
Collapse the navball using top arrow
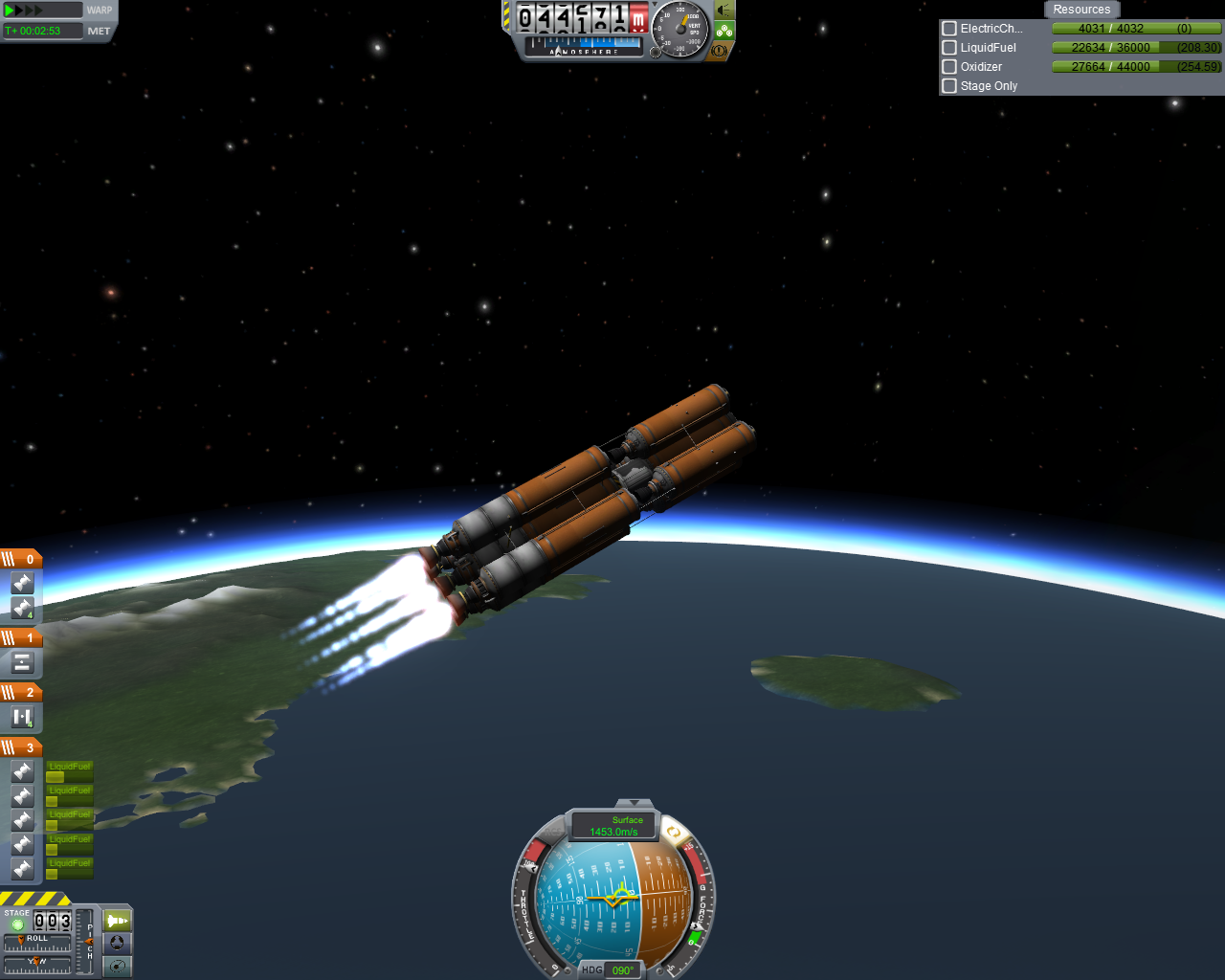[634, 803]
